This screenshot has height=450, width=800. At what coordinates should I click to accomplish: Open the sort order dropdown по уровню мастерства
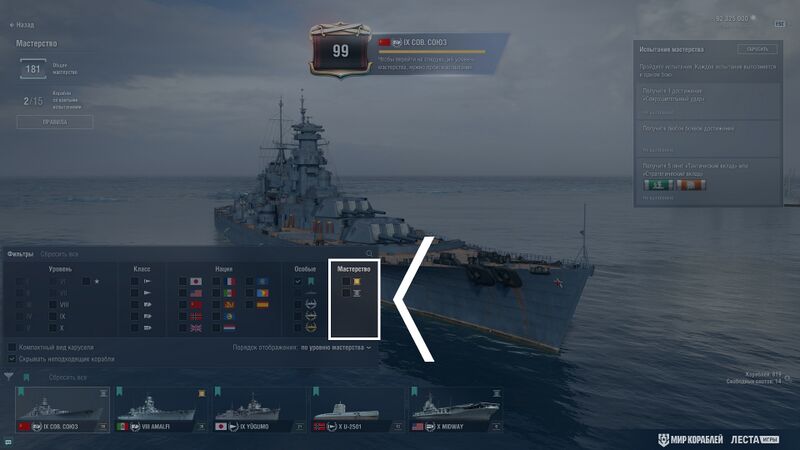click(x=336, y=348)
